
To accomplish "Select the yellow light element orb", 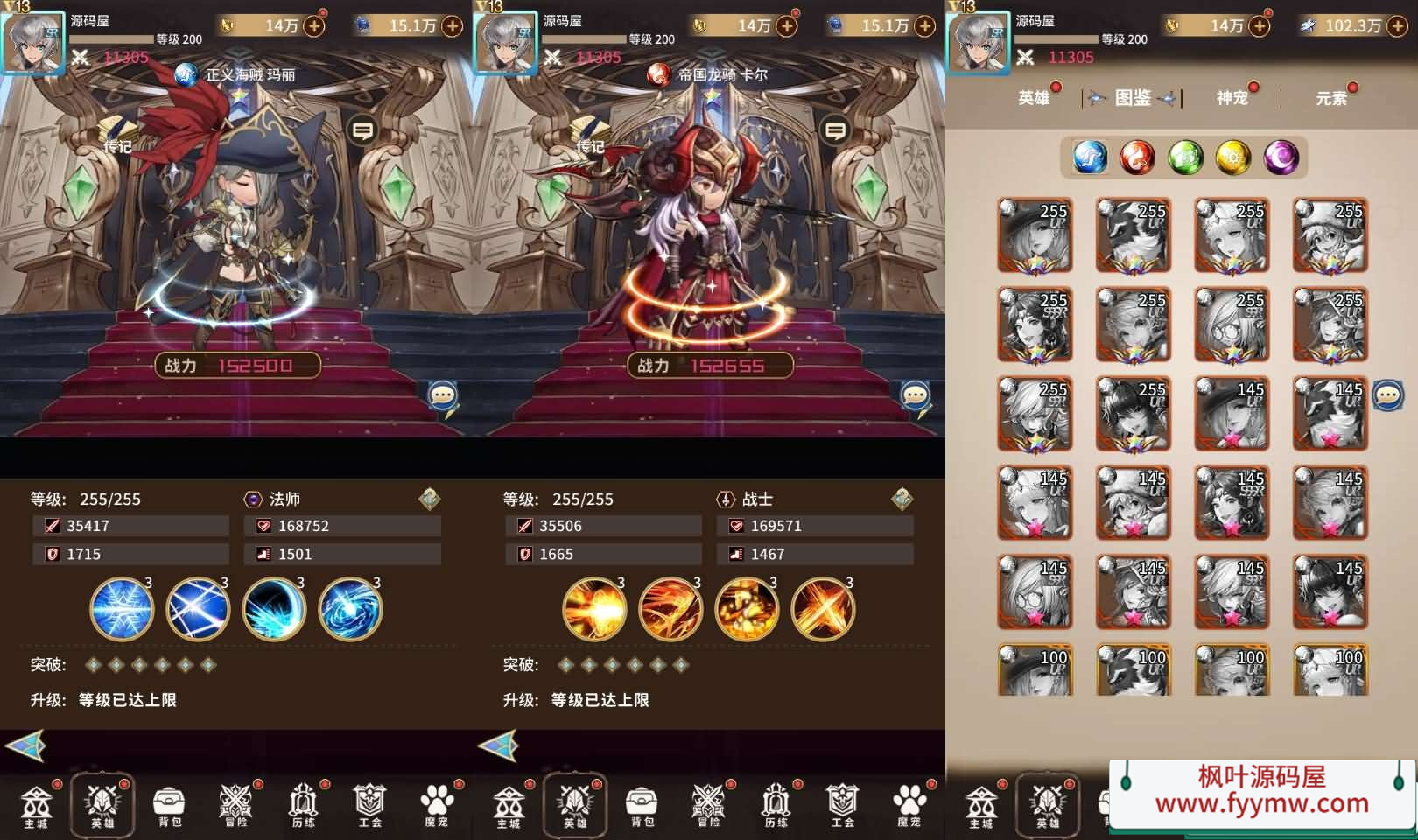I will click(1233, 157).
